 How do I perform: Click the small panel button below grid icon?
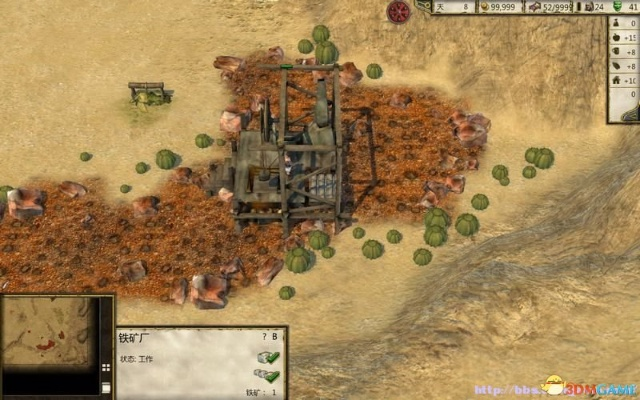pos(107,387)
